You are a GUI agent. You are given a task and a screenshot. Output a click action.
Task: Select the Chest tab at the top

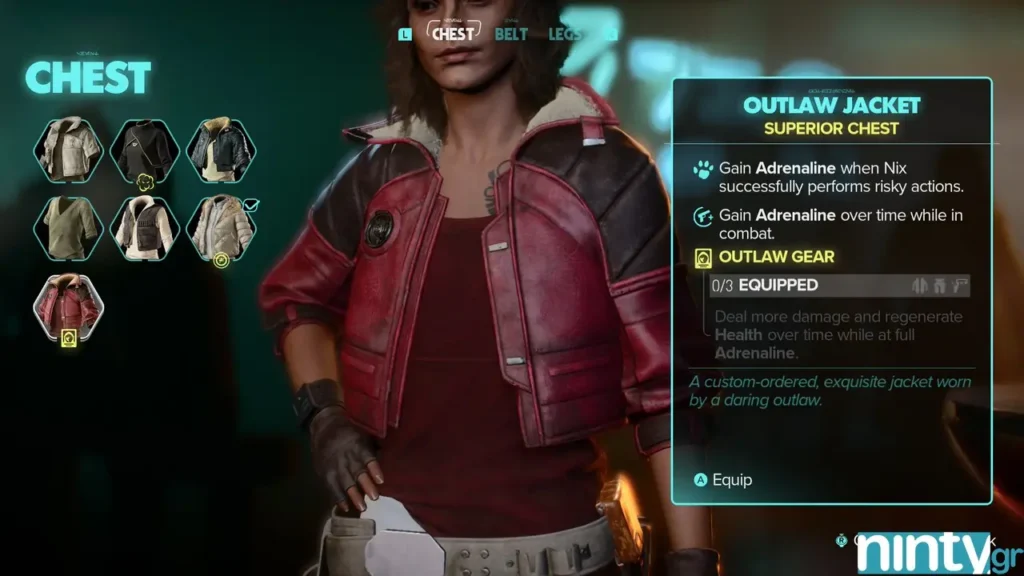452,33
